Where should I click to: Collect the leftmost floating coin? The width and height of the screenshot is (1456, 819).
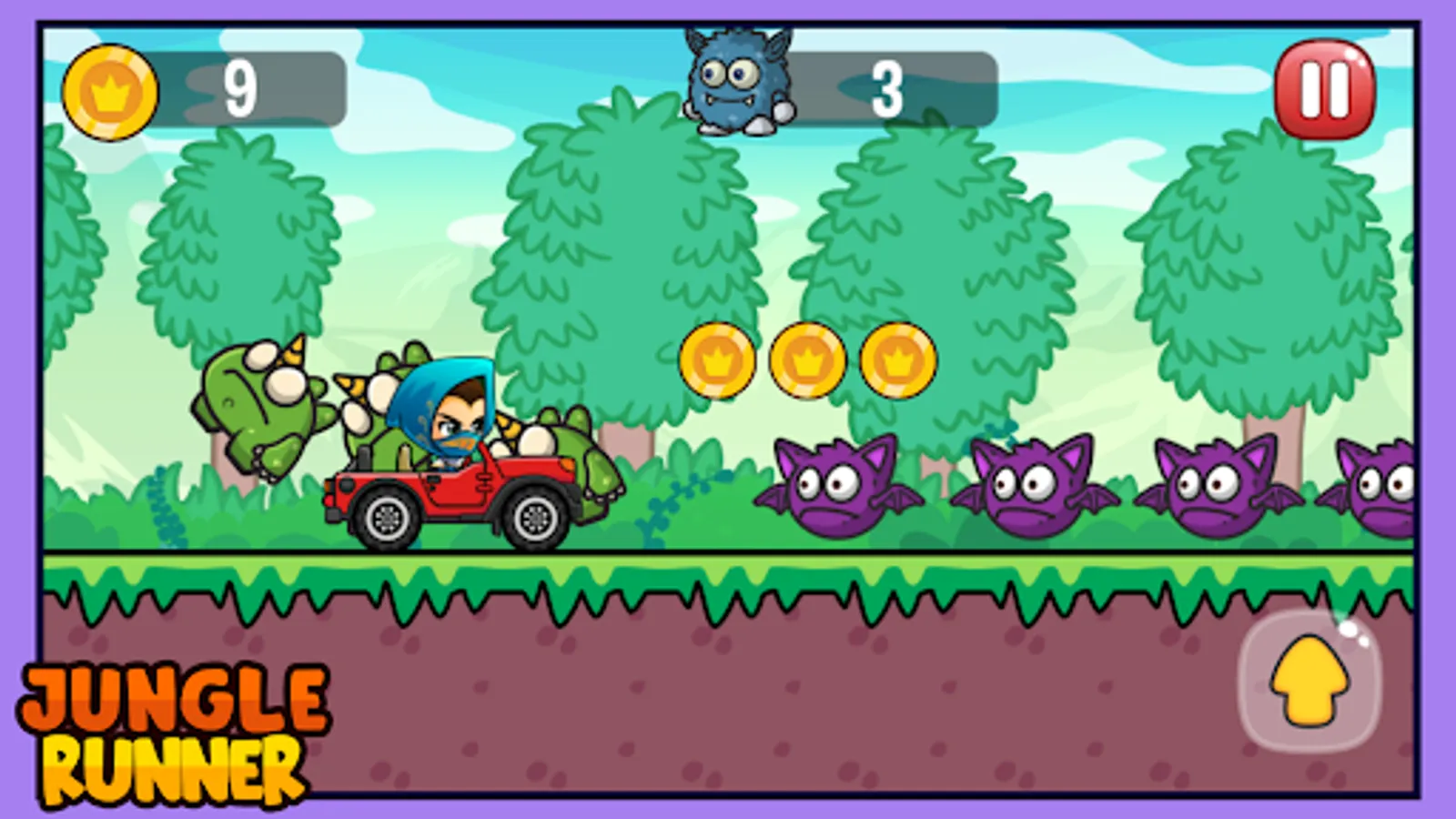[718, 361]
